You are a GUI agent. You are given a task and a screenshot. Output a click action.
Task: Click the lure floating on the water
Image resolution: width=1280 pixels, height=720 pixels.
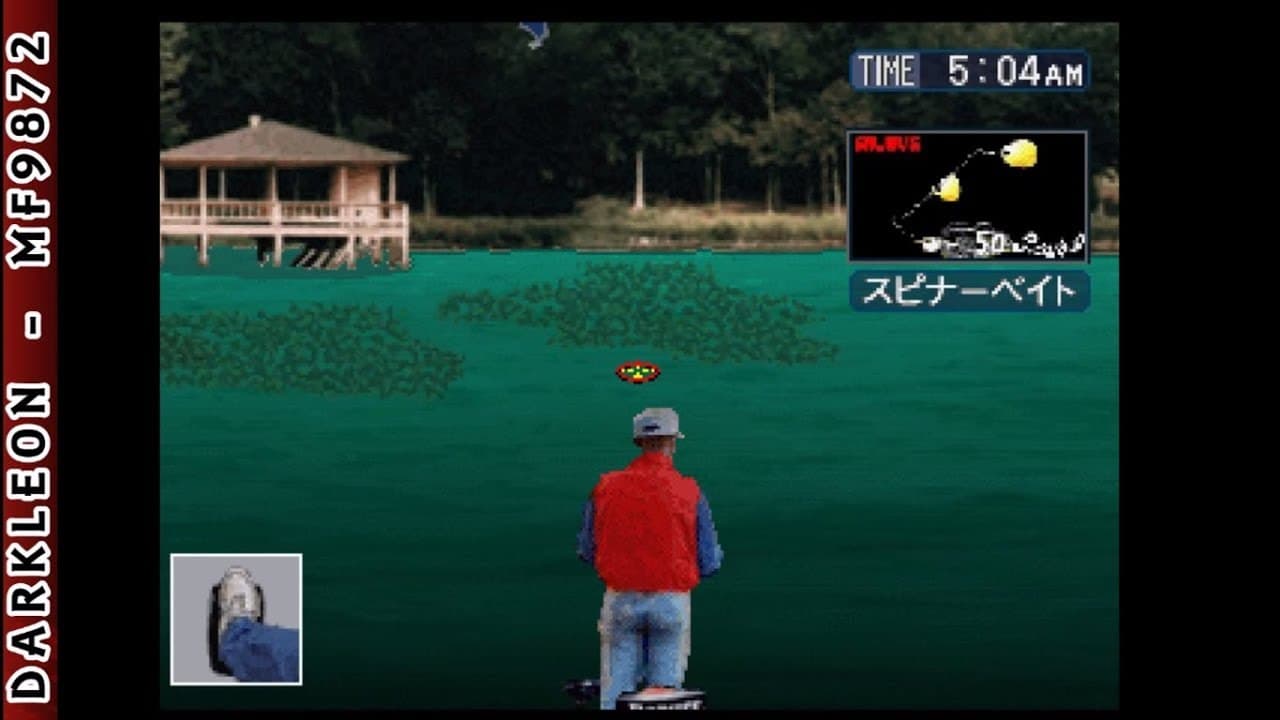point(637,373)
